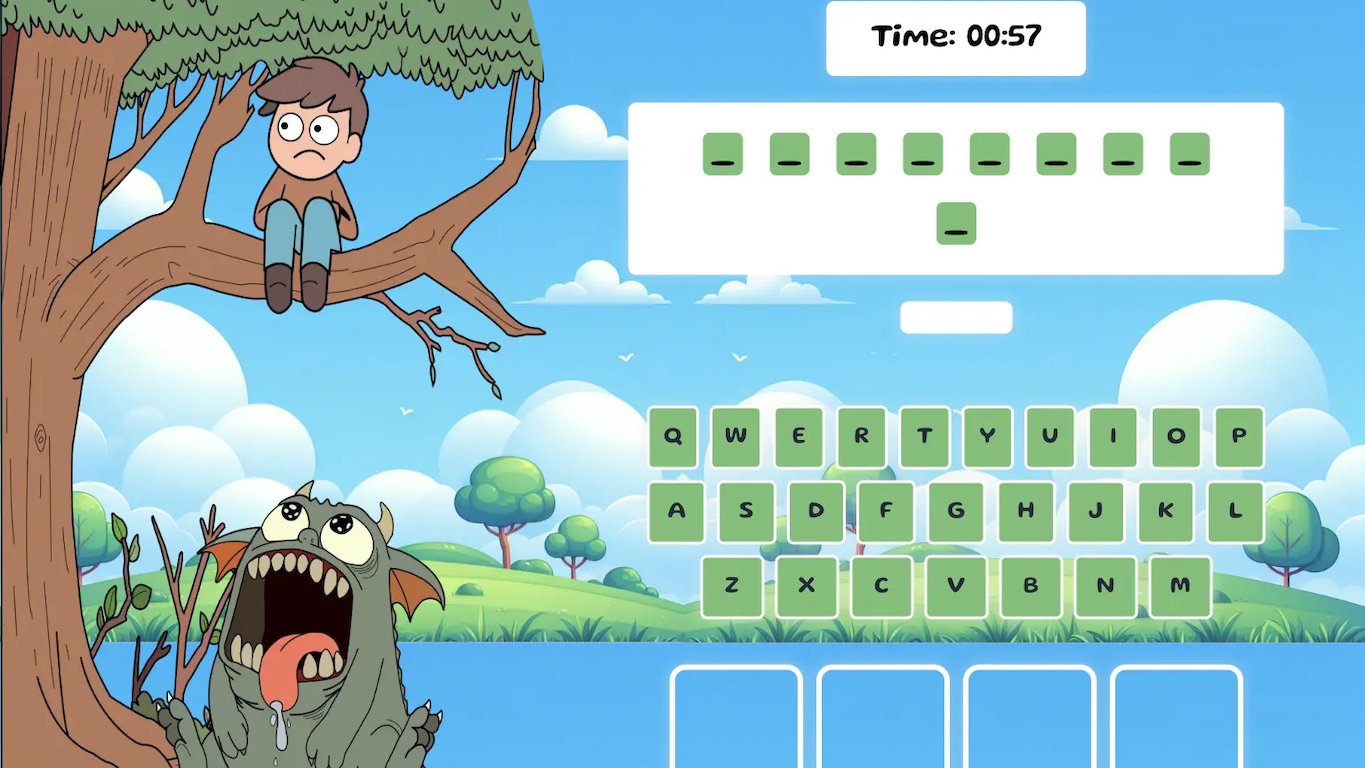Click the rightmost empty panel at the bottom
Image resolution: width=1365 pixels, height=768 pixels.
[1177, 715]
